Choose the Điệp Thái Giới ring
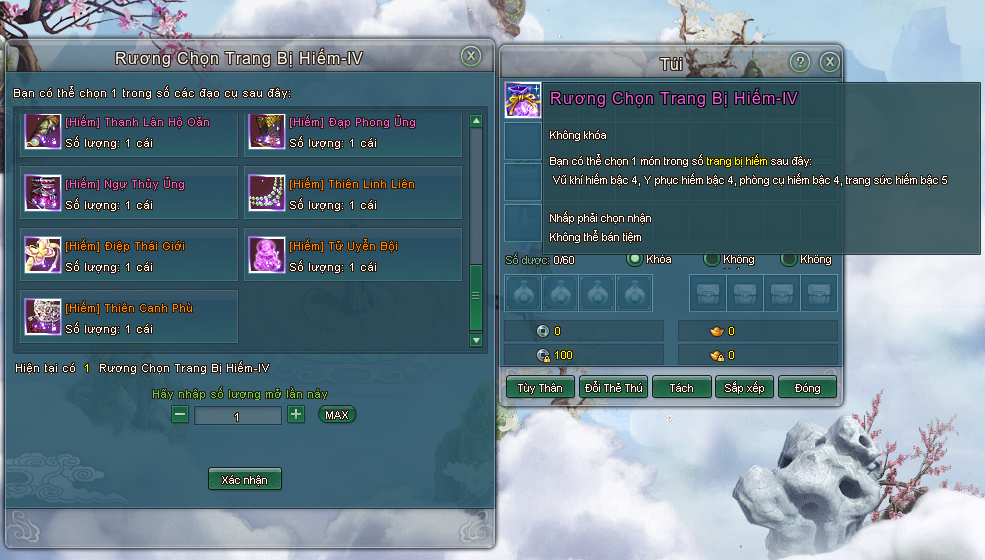The width and height of the screenshot is (985, 560). click(x=129, y=257)
